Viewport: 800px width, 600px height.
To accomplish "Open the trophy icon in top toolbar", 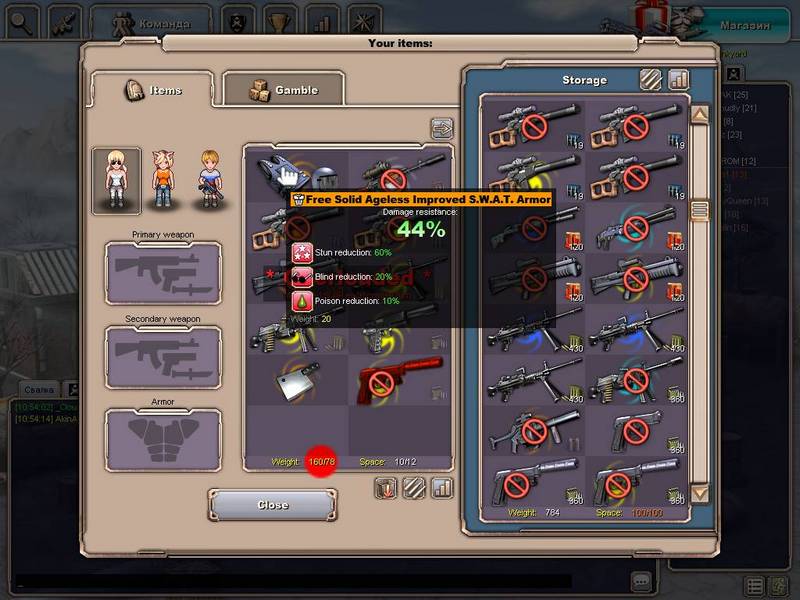I will point(278,20).
